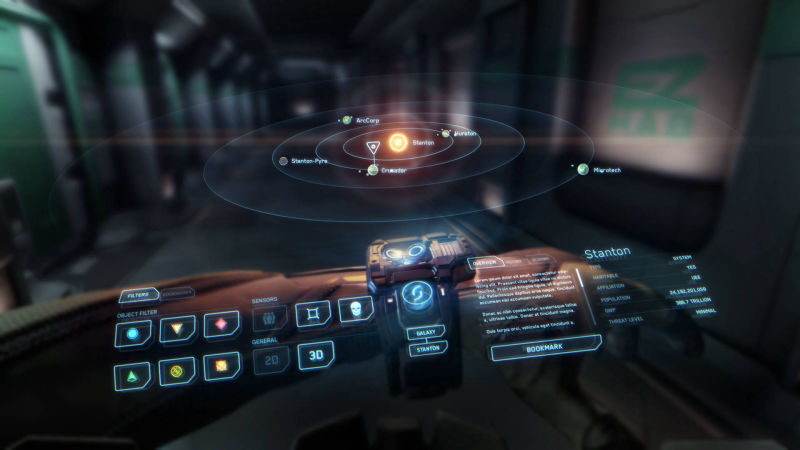800x450 pixels.
Task: Click the Stanton star at map center
Action: (398, 143)
